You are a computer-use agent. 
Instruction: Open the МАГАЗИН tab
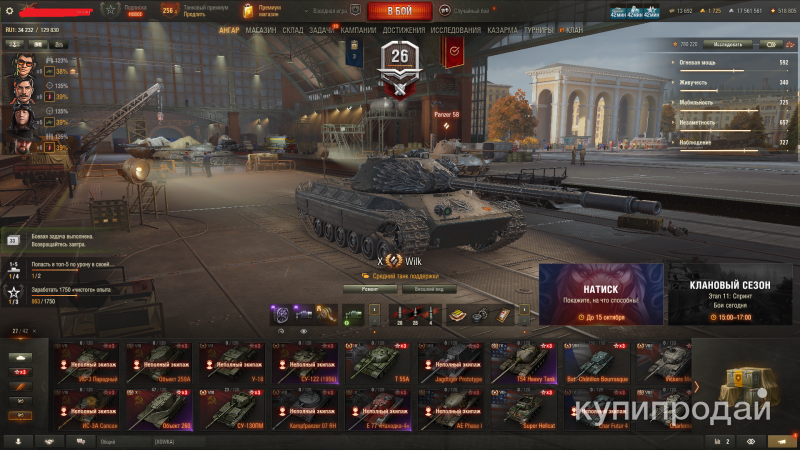(x=260, y=30)
